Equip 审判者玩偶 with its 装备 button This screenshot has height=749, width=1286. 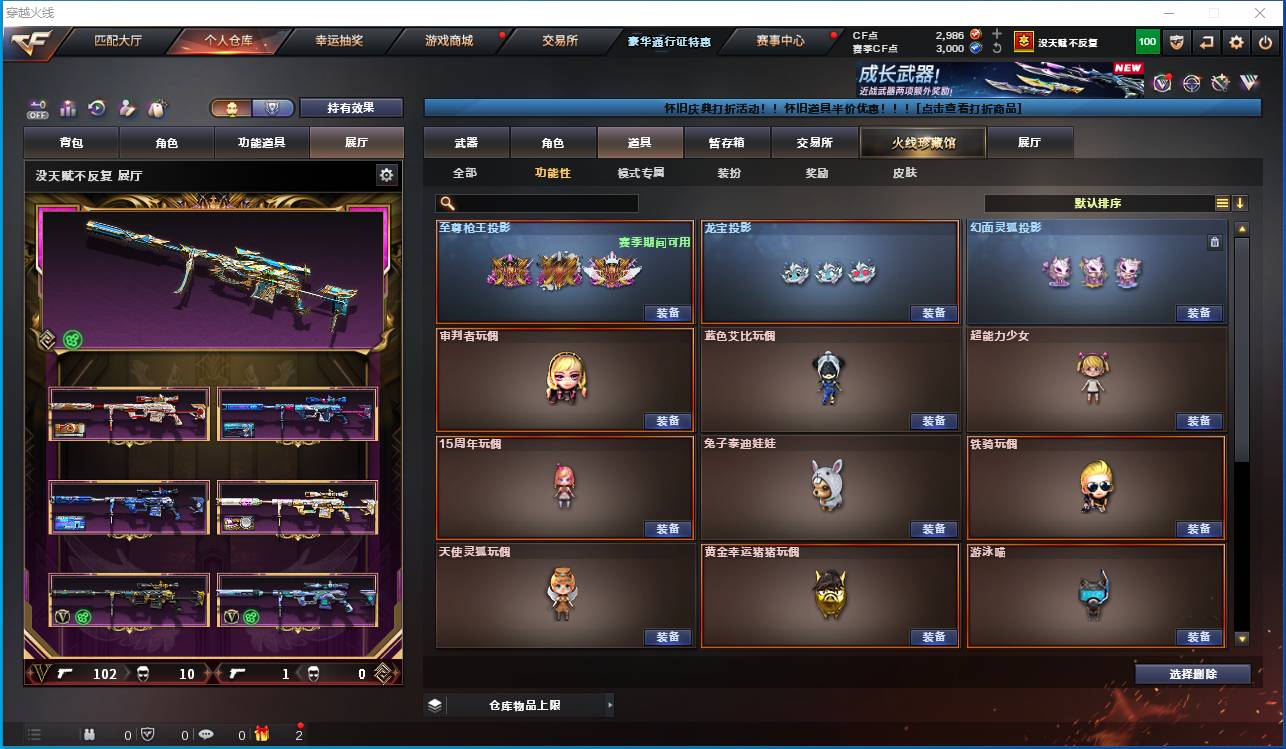click(x=668, y=421)
